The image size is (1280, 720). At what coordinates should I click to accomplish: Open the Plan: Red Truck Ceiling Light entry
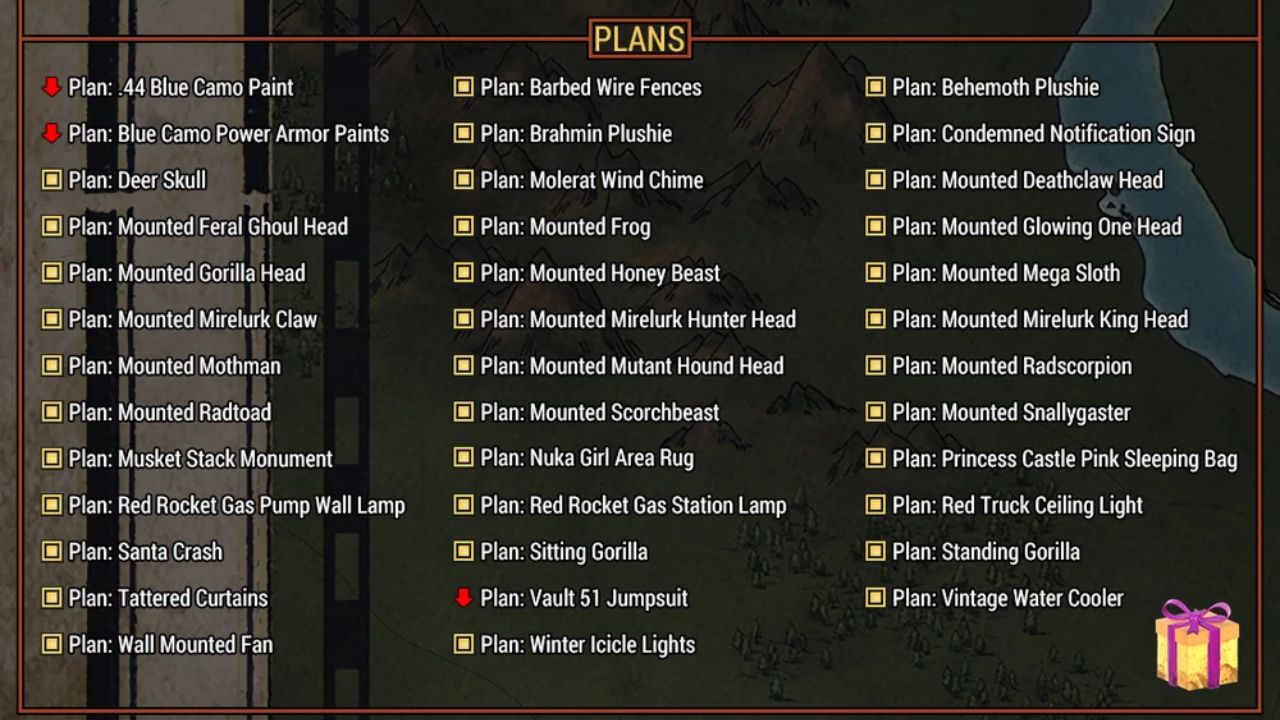[x=1017, y=505]
